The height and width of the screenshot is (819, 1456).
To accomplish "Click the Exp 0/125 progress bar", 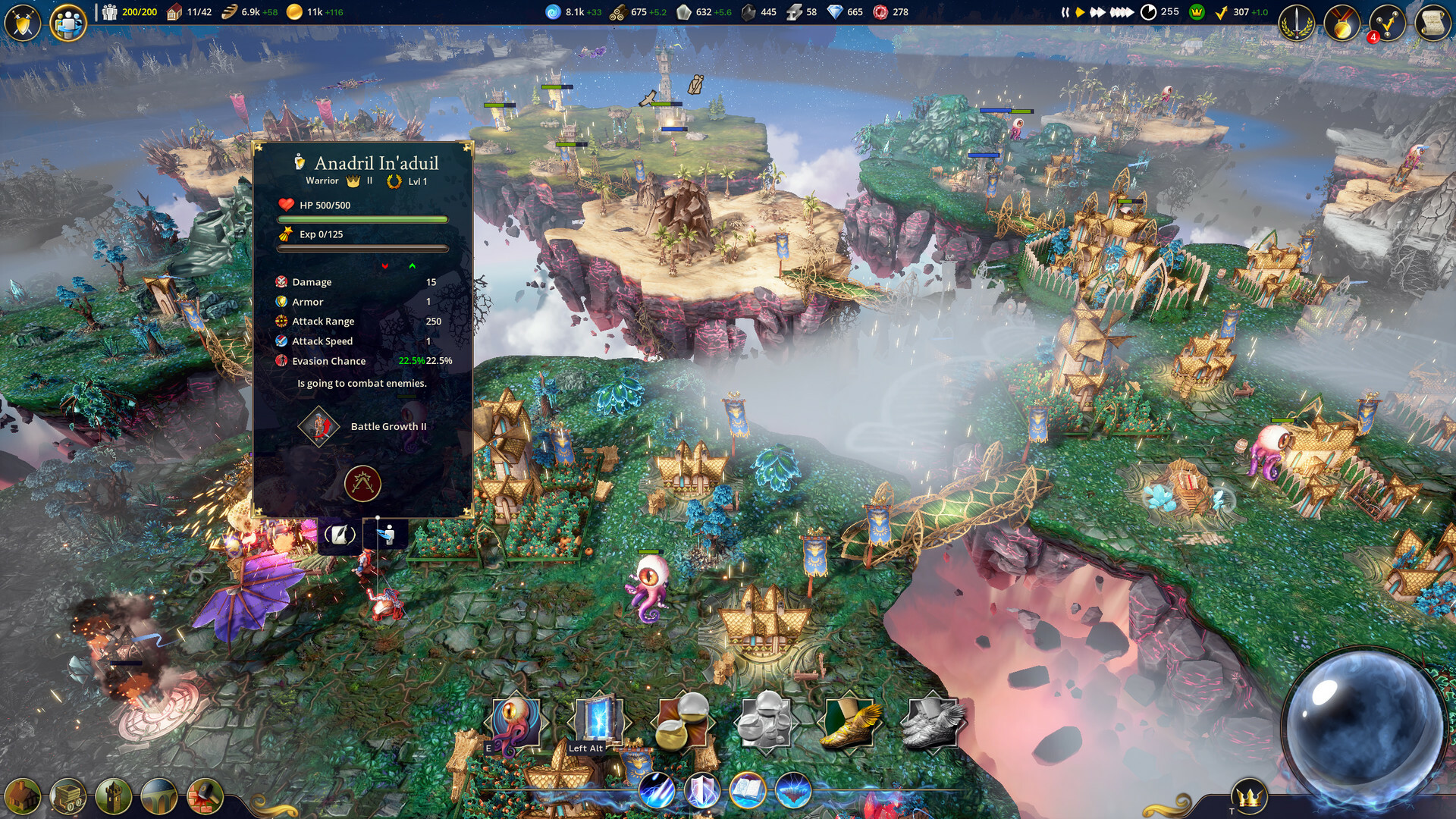I will tap(362, 246).
